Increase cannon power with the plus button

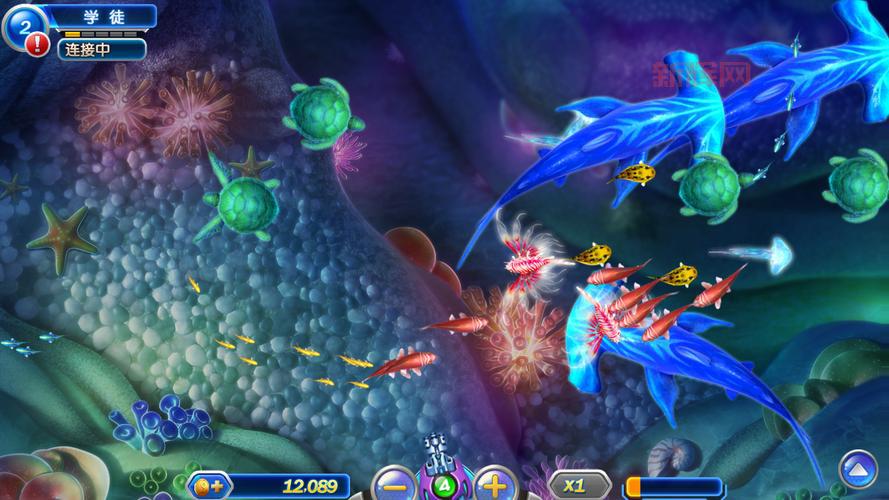pos(493,486)
